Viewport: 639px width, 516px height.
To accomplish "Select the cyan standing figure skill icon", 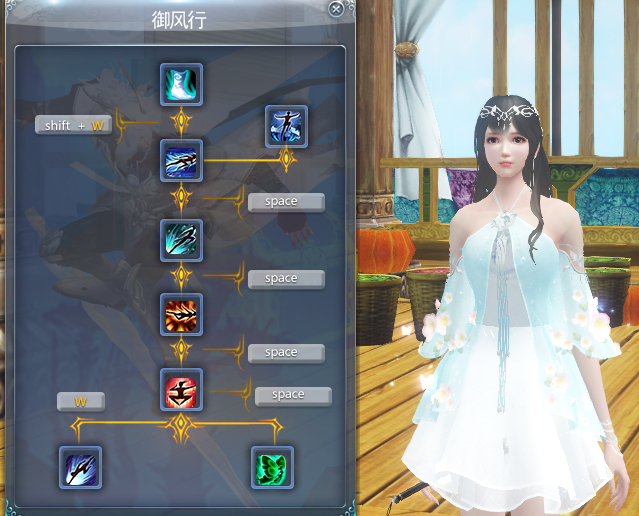I will click(181, 85).
